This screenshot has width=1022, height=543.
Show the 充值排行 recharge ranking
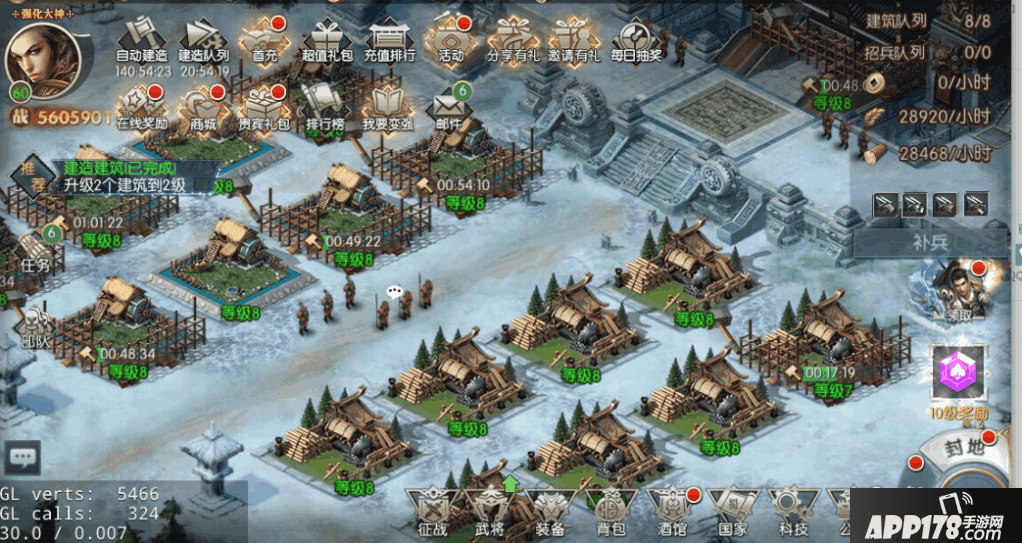[389, 41]
